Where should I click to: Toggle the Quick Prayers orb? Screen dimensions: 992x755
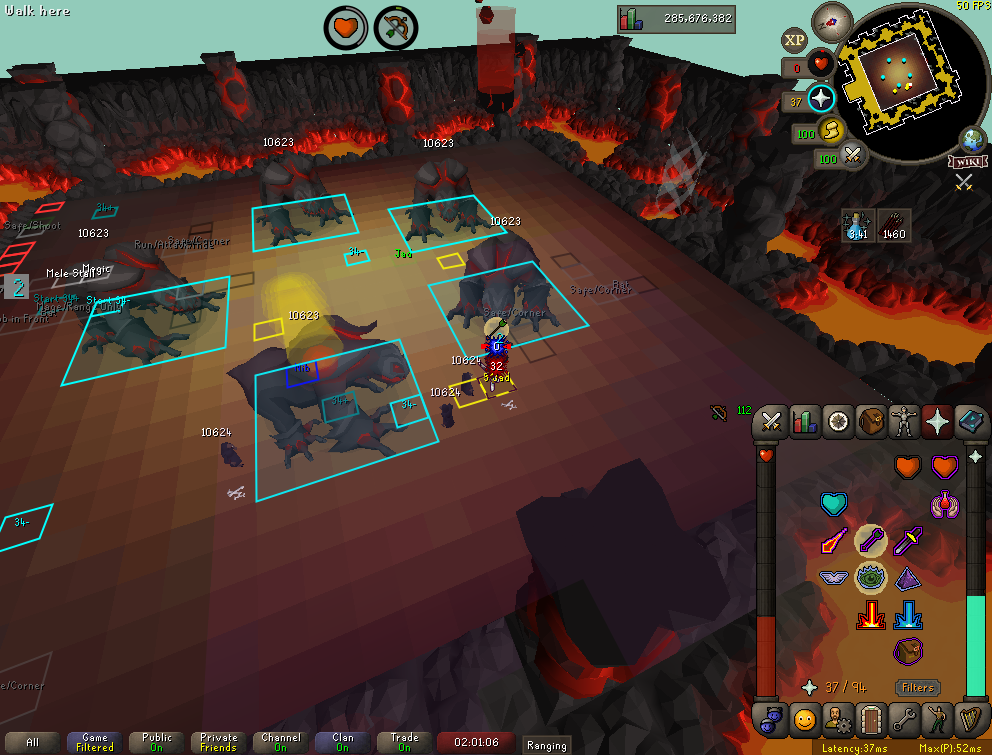pos(821,99)
